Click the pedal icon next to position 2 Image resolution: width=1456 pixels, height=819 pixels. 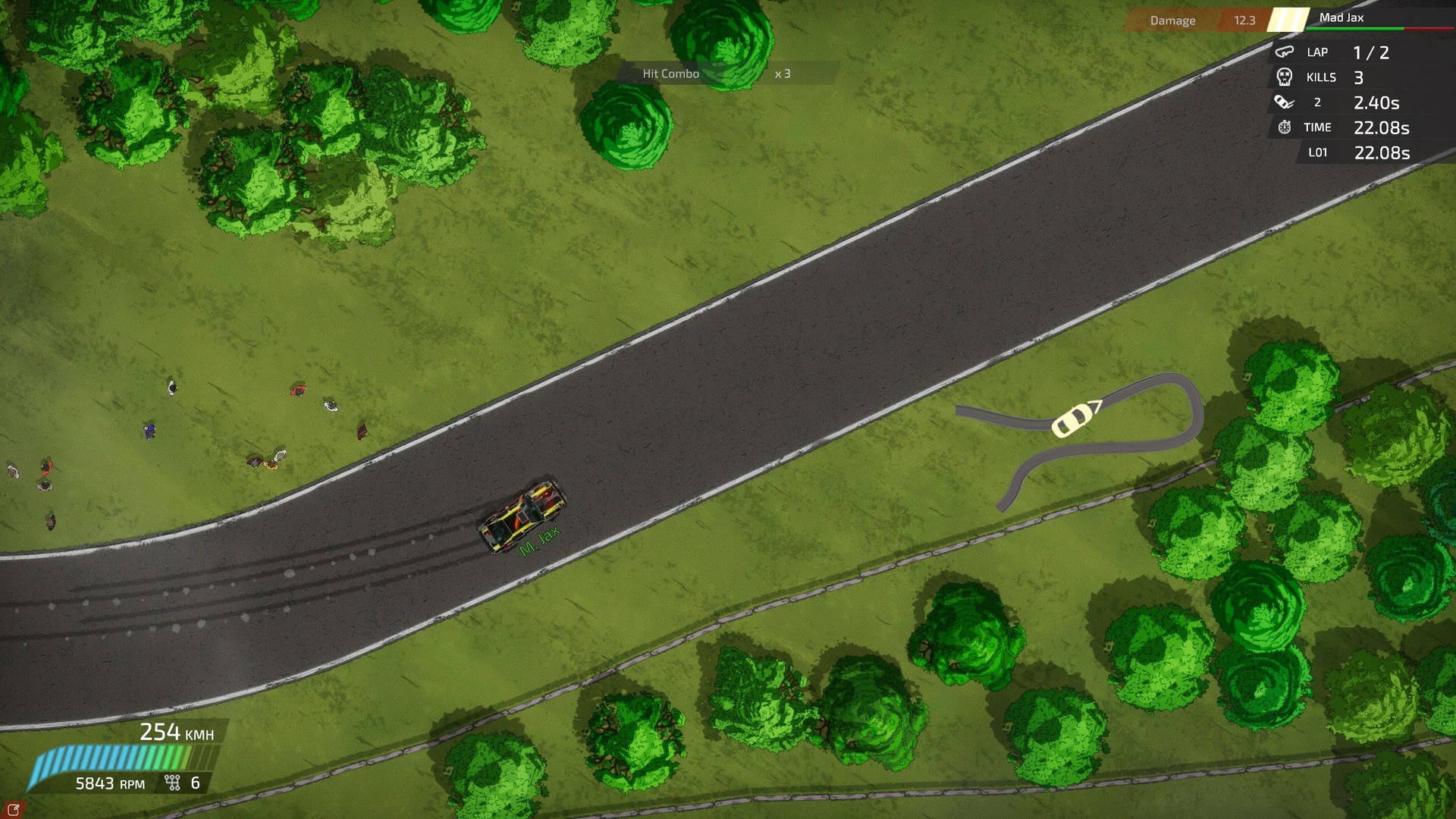1284,102
